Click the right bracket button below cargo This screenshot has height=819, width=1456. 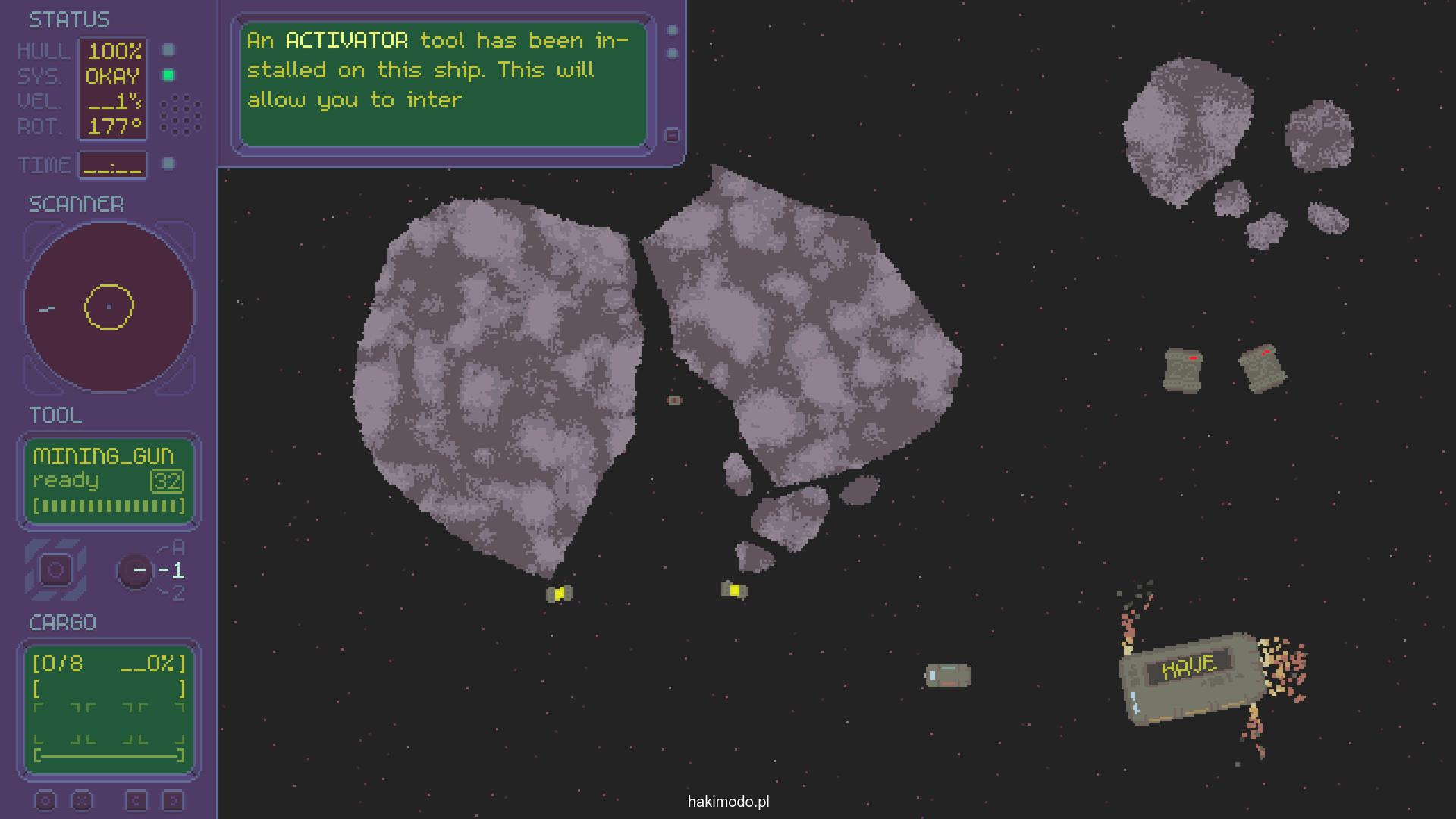click(x=173, y=801)
